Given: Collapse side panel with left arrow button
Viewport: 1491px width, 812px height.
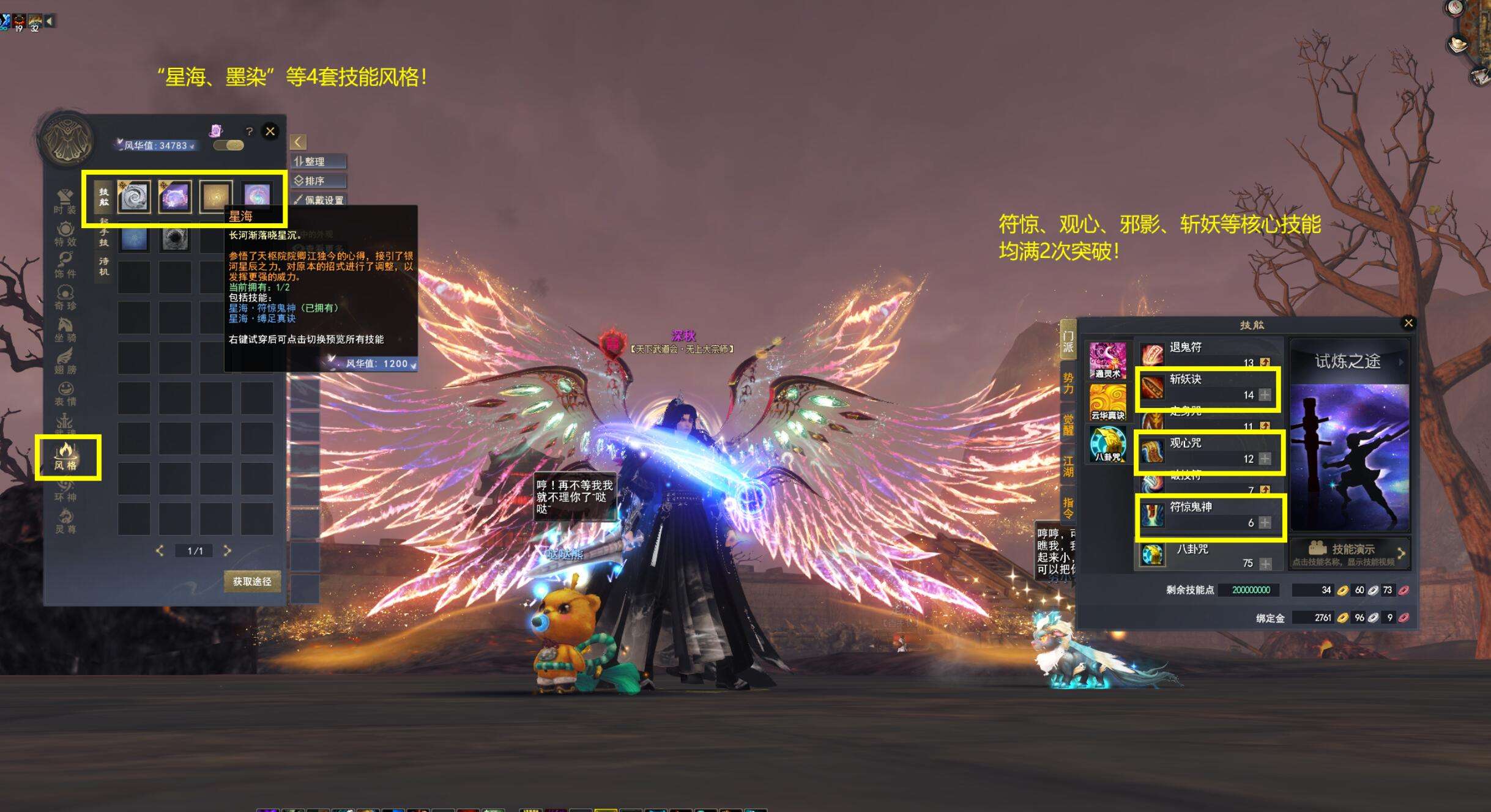Looking at the screenshot, I should pos(298,142).
